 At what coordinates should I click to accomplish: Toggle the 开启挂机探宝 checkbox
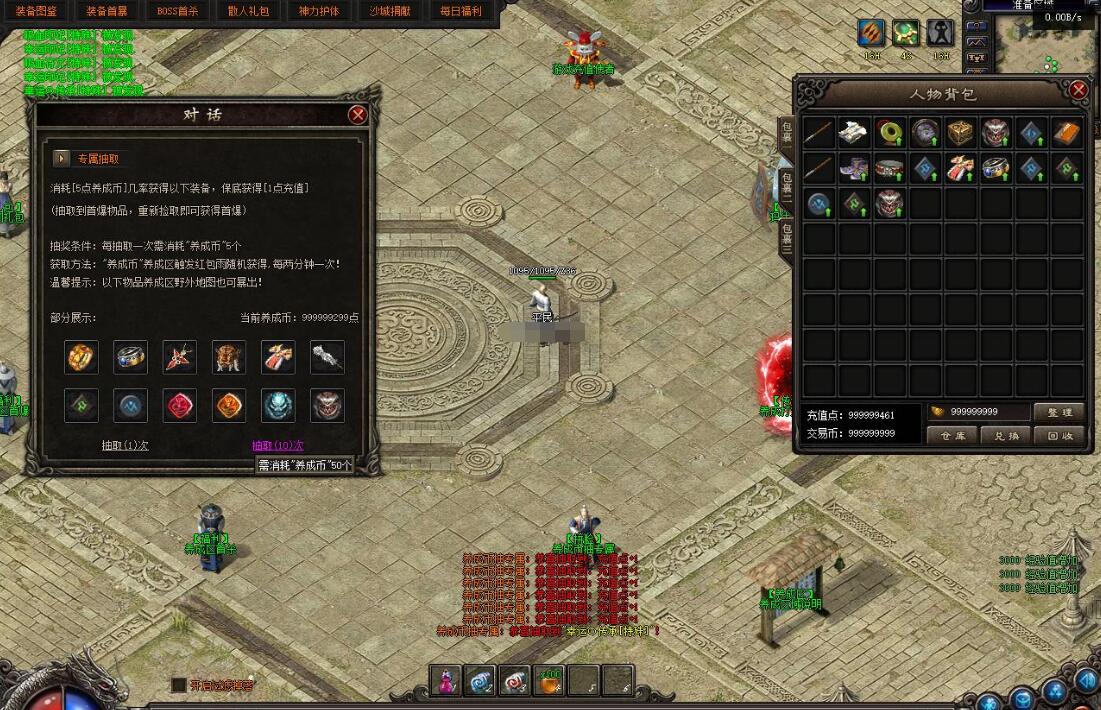(179, 685)
